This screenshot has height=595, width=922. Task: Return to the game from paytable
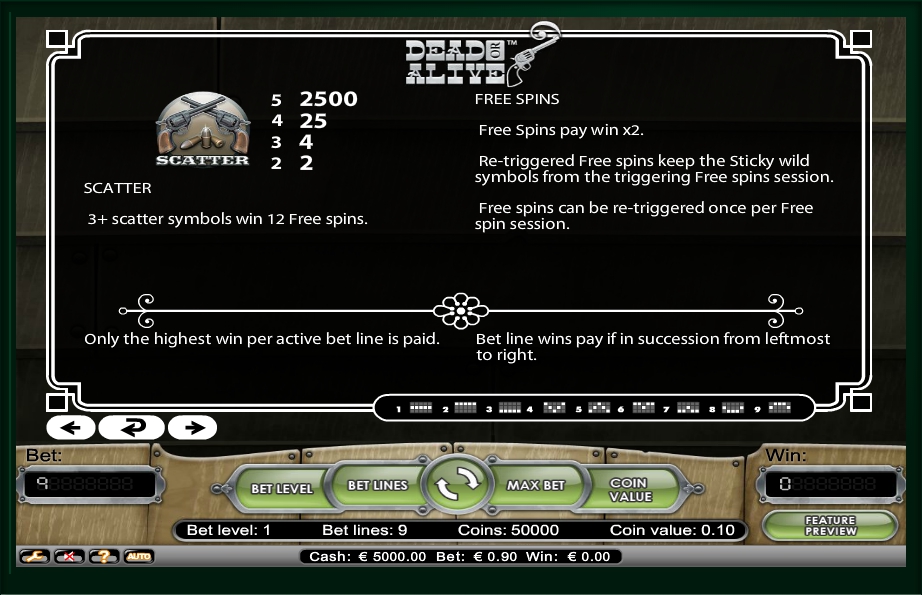point(132,428)
